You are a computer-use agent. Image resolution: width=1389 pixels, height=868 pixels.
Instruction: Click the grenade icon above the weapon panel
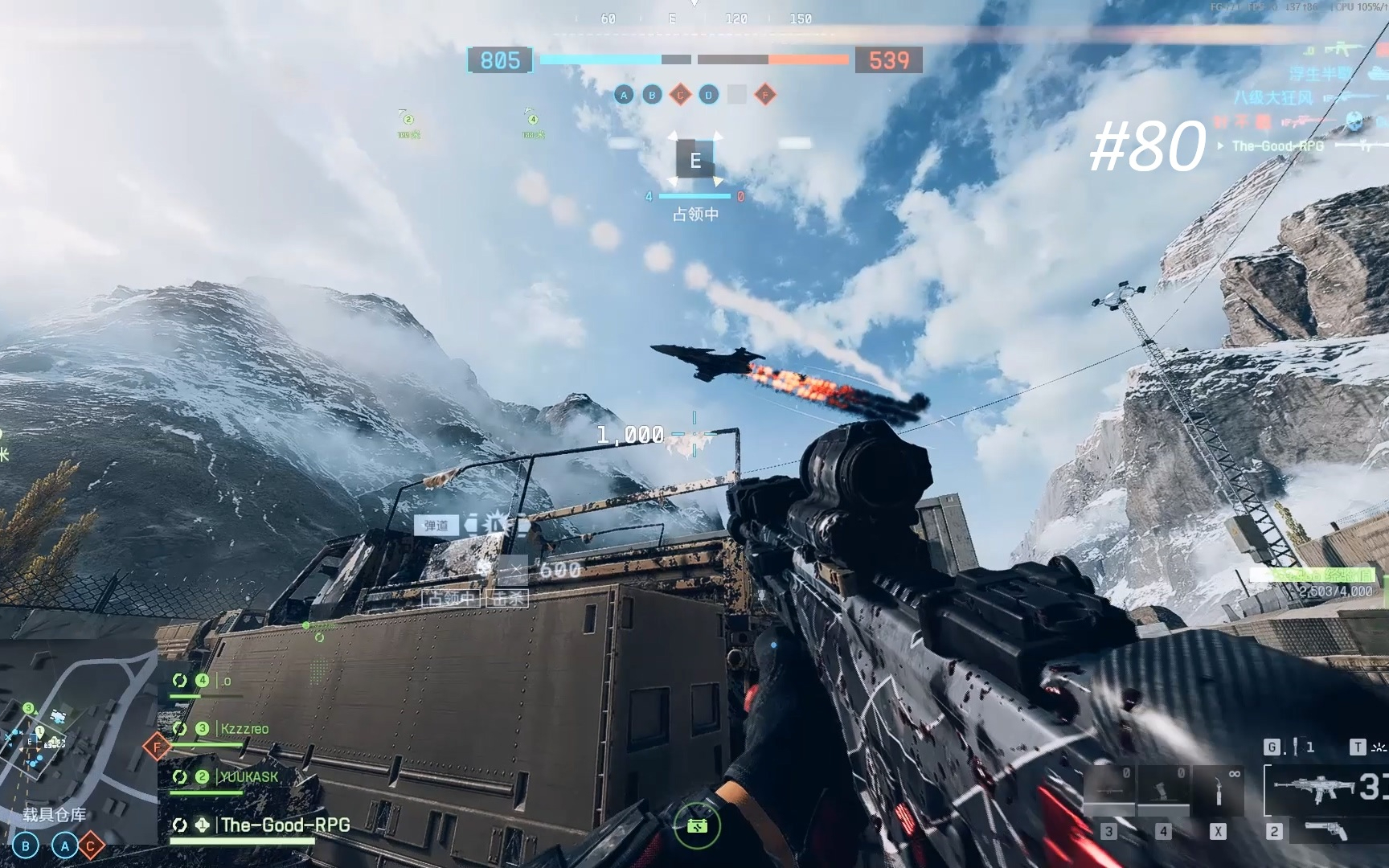[1294, 747]
